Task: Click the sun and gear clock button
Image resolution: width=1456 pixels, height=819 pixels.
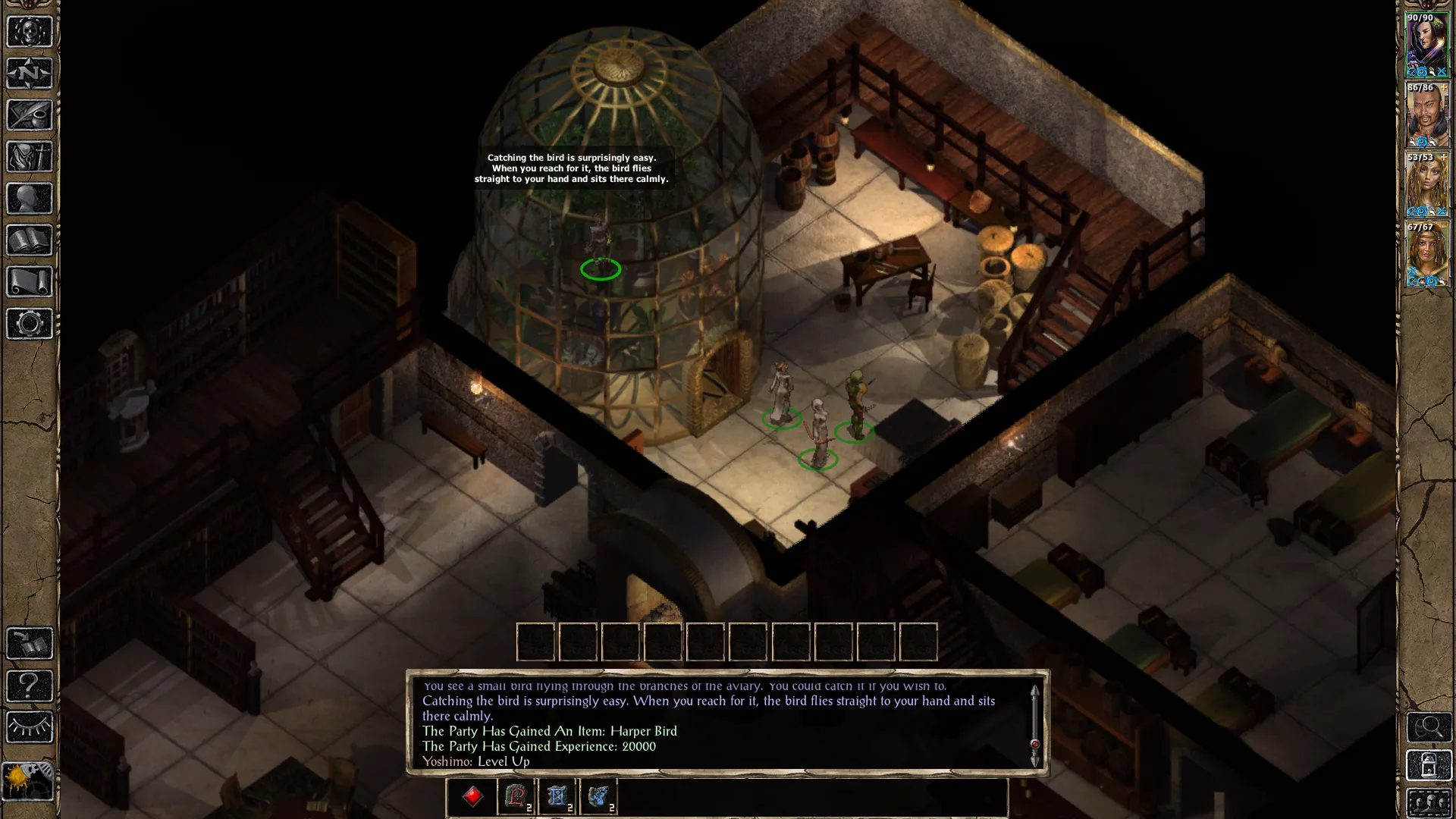Action: point(27,781)
